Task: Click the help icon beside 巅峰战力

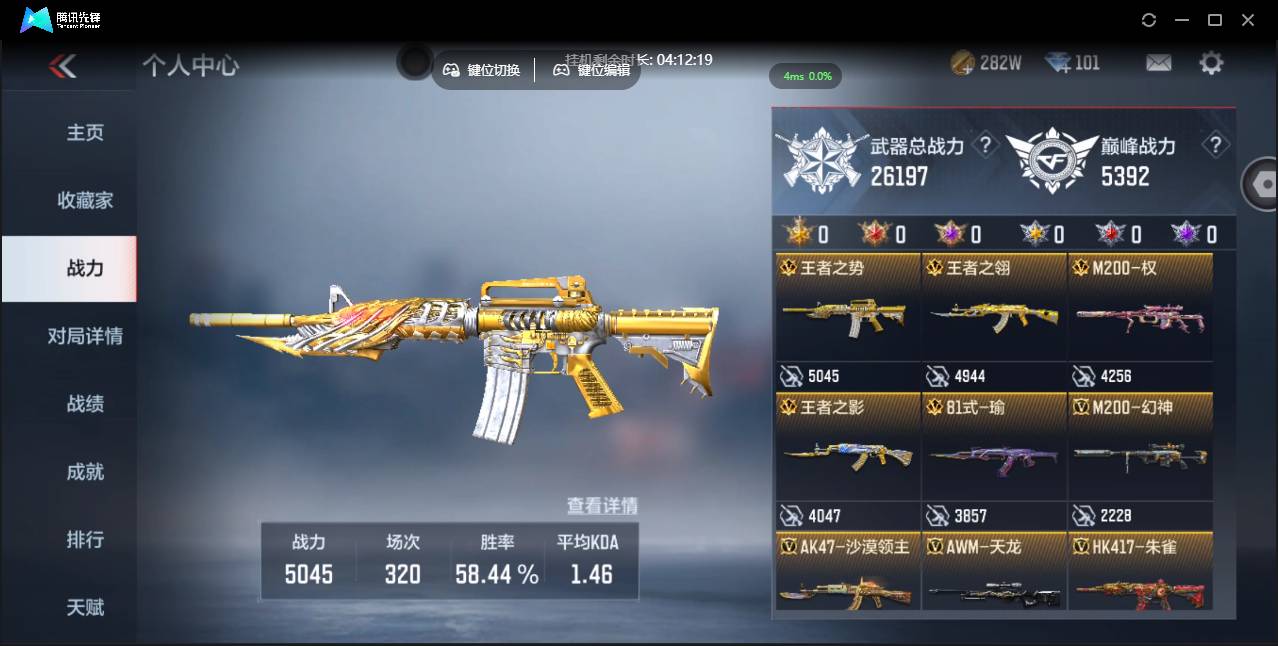Action: click(1215, 146)
